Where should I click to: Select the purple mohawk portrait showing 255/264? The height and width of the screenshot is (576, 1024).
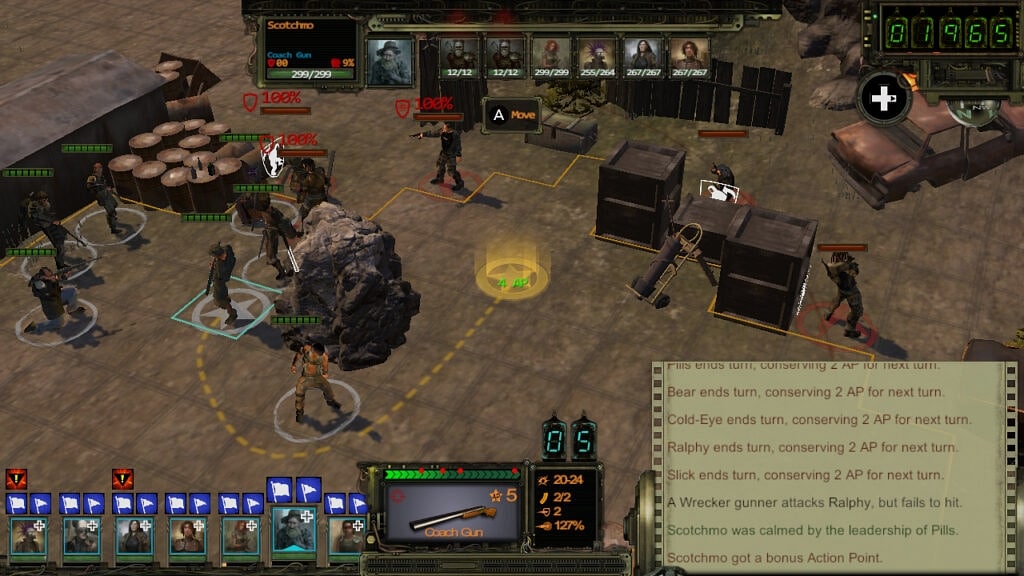click(x=597, y=54)
